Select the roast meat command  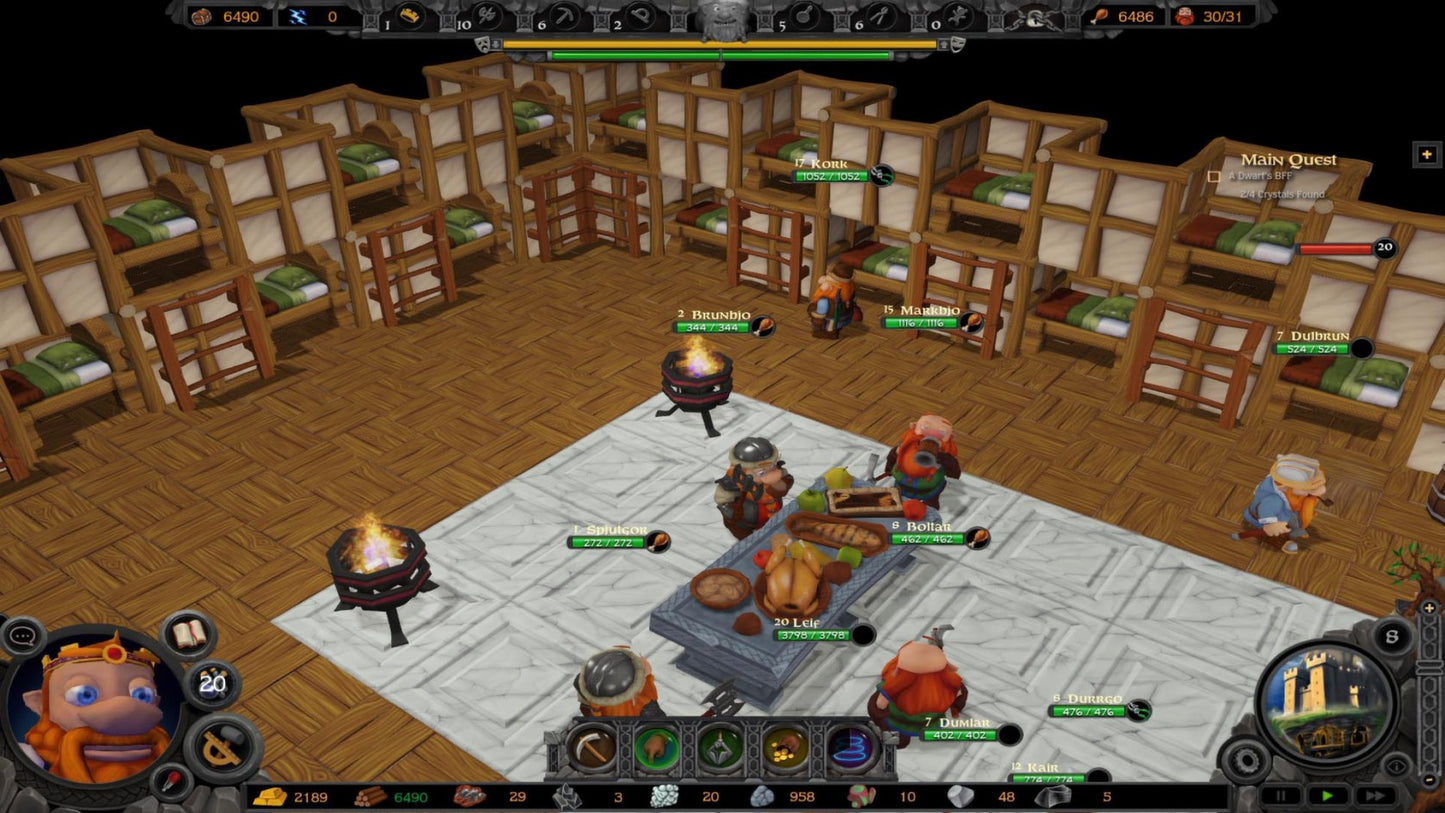click(656, 748)
